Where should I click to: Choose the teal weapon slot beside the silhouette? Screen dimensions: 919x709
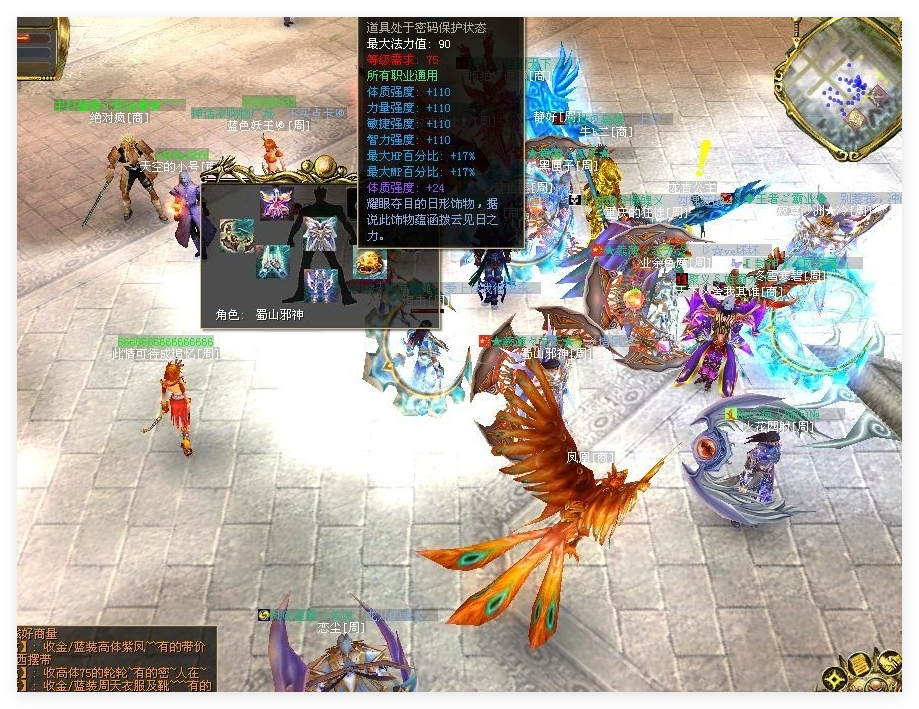236,237
